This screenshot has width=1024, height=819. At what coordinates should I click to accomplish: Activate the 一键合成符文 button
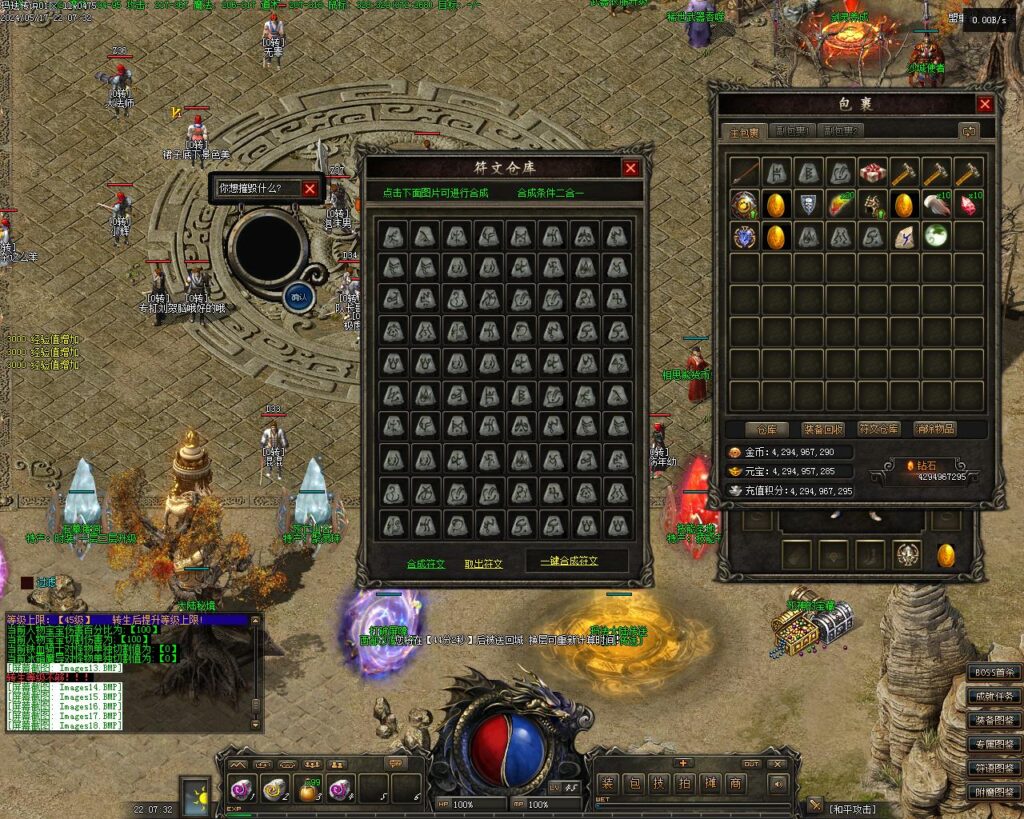point(569,562)
